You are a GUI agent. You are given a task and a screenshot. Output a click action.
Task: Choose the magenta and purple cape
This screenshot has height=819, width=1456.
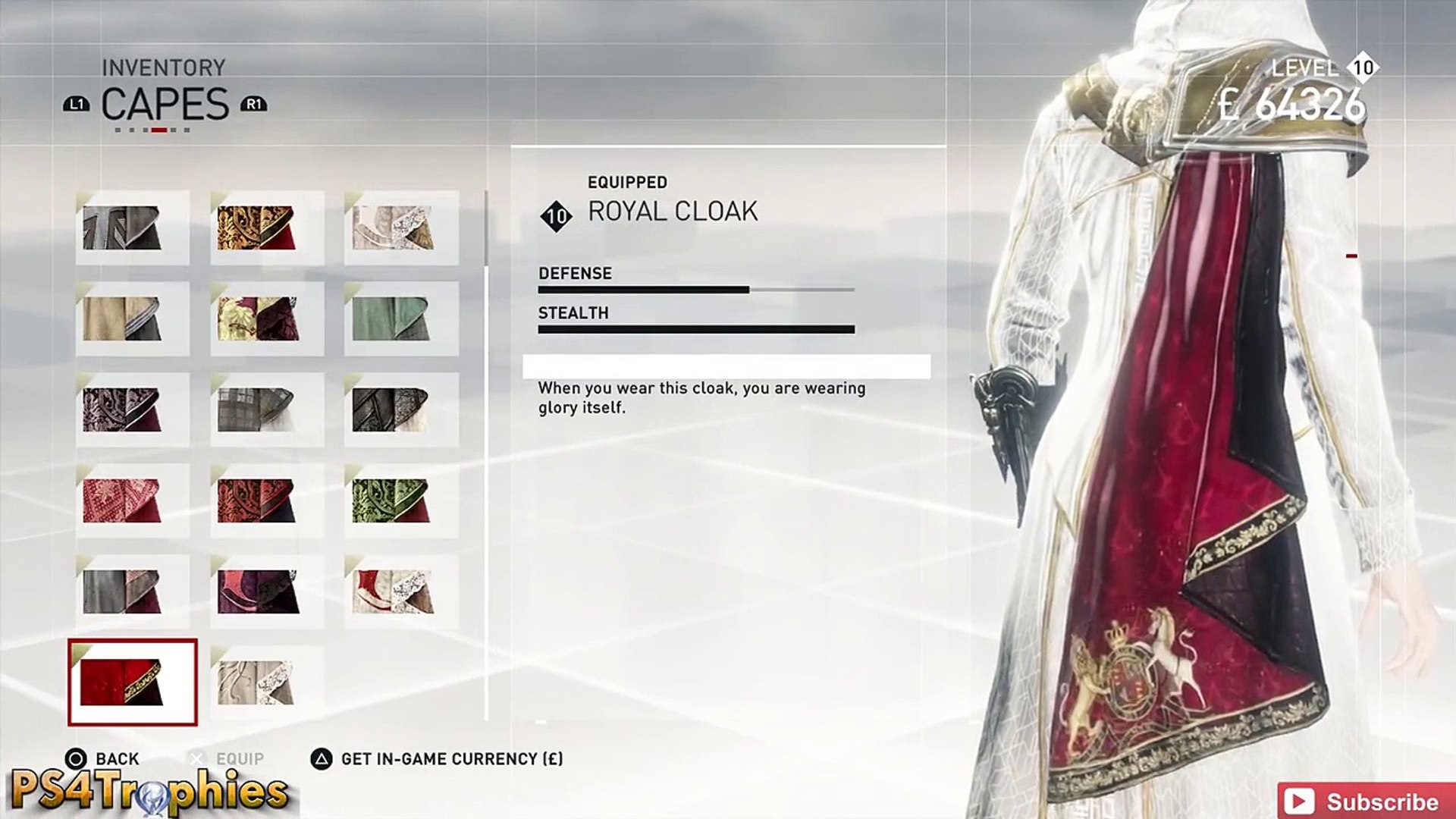[266, 591]
